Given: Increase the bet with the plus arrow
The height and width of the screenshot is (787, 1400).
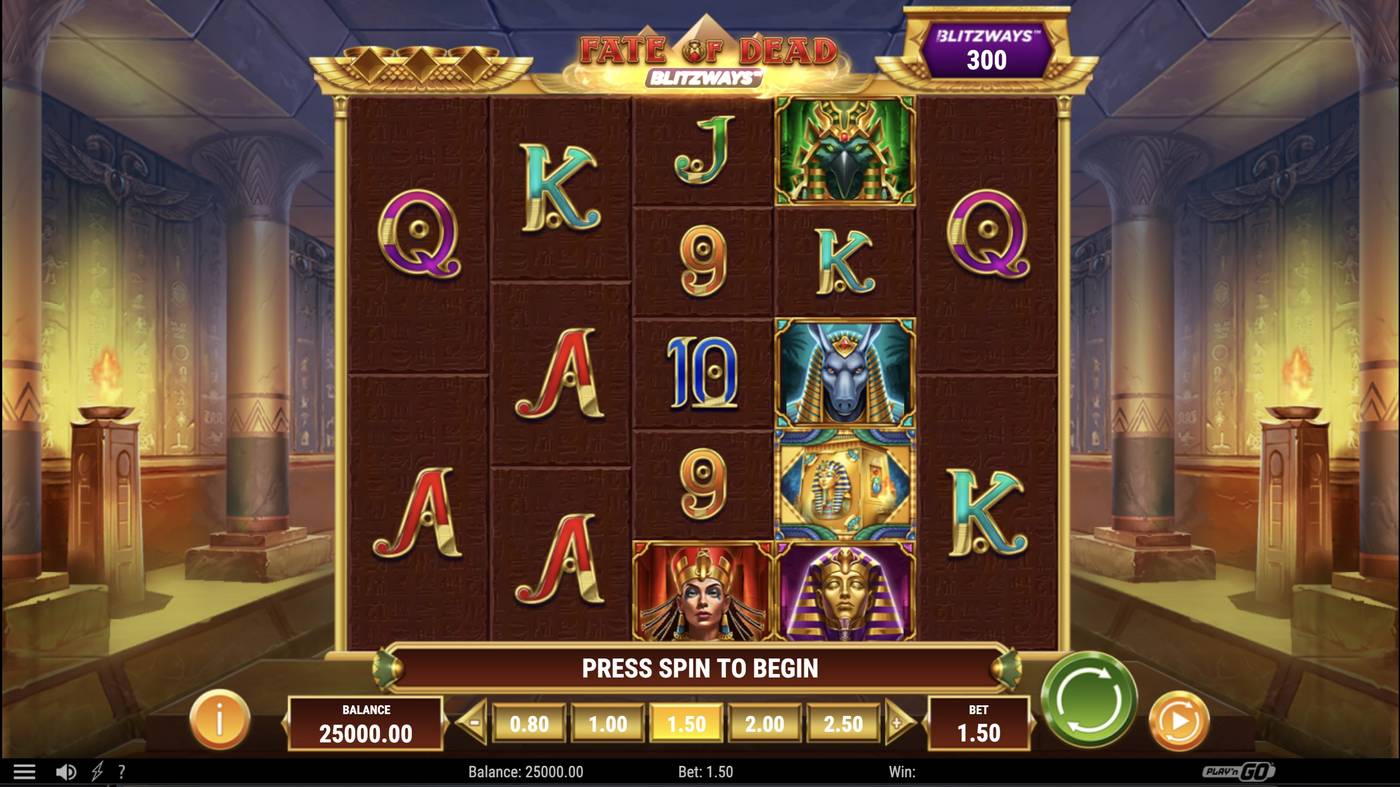Looking at the screenshot, I should coord(898,723).
